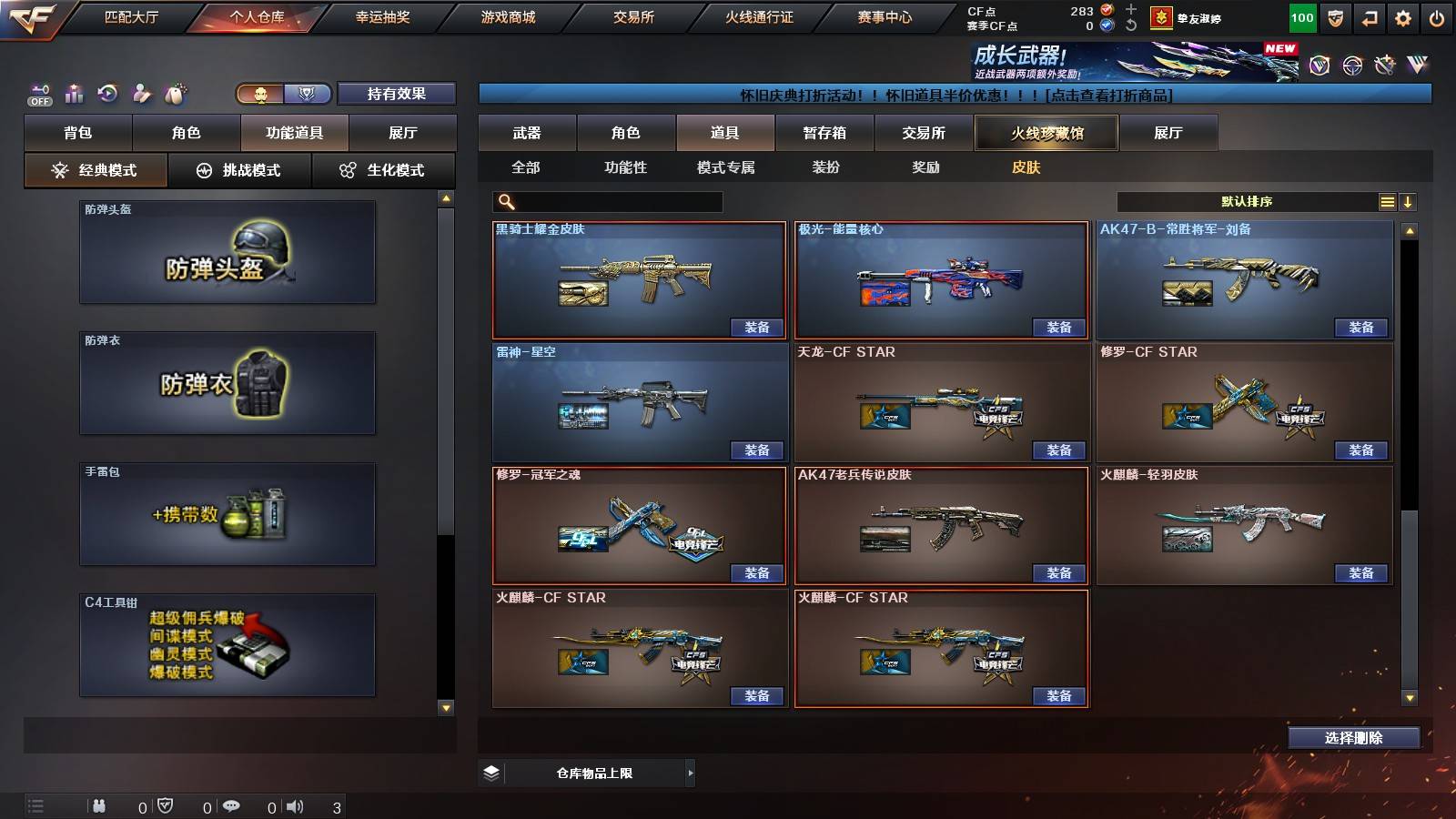Image resolution: width=1456 pixels, height=819 pixels.
Task: Click the speaker volume icon in status bar
Action: point(295,806)
